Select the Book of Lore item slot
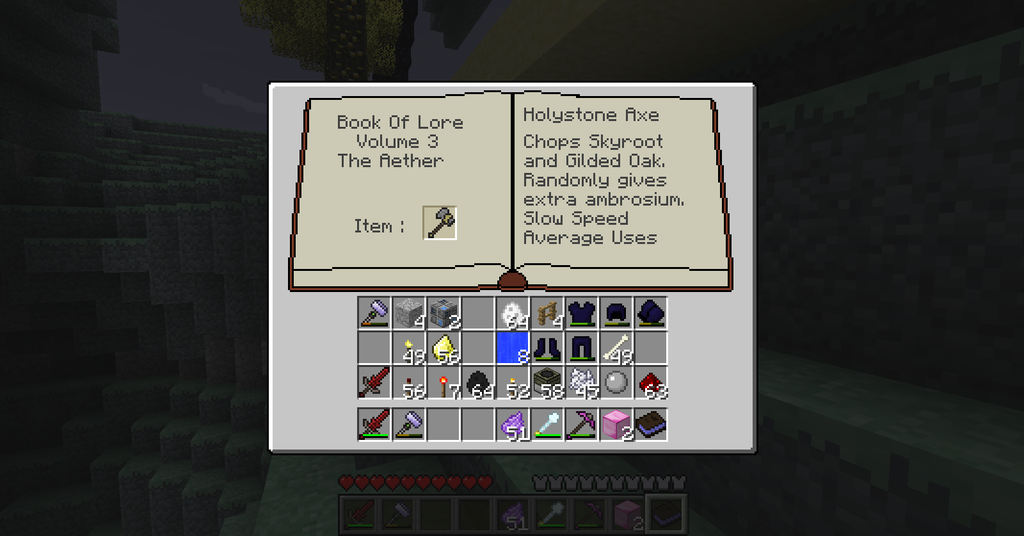This screenshot has width=1024, height=536. 651,424
